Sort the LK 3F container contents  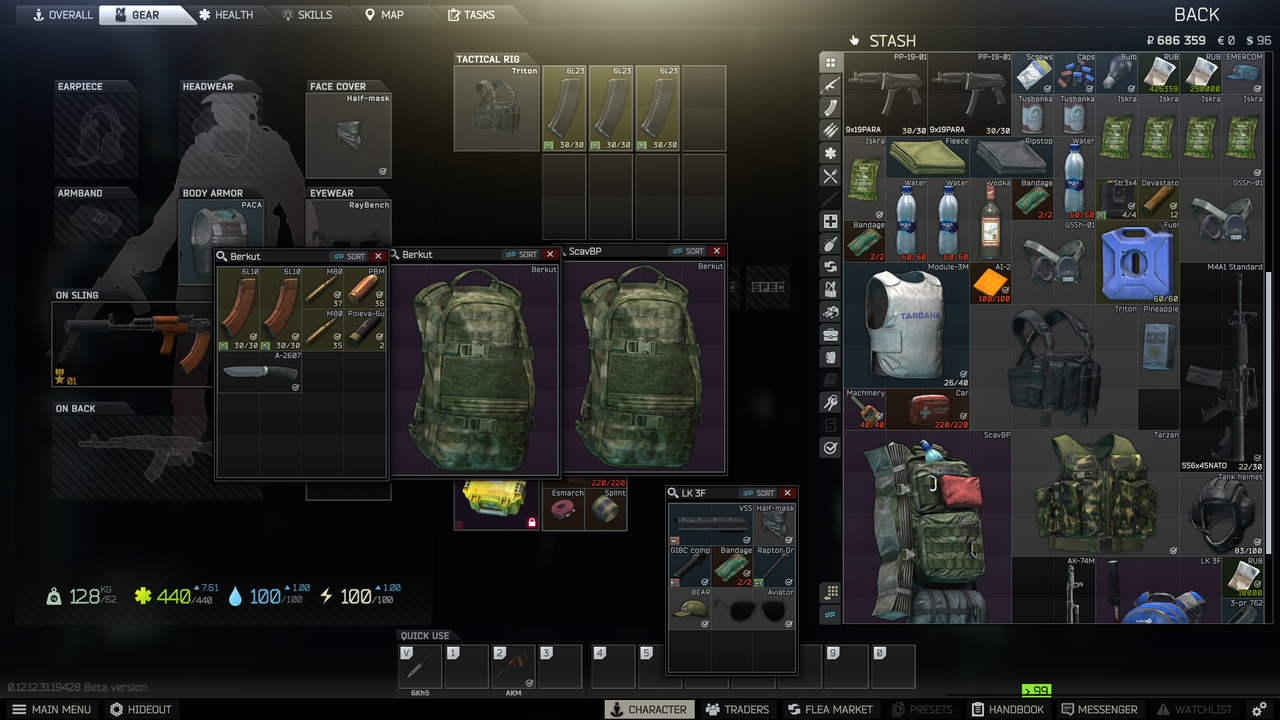[759, 493]
